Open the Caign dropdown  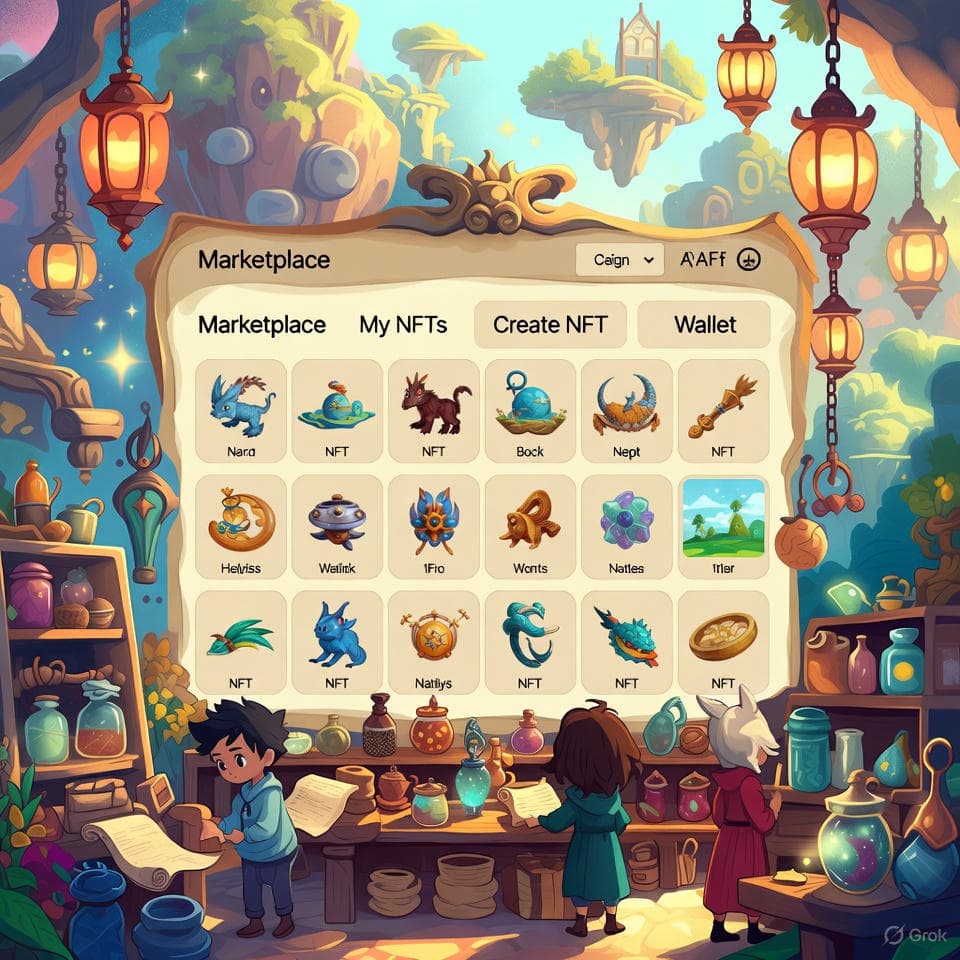tap(620, 260)
